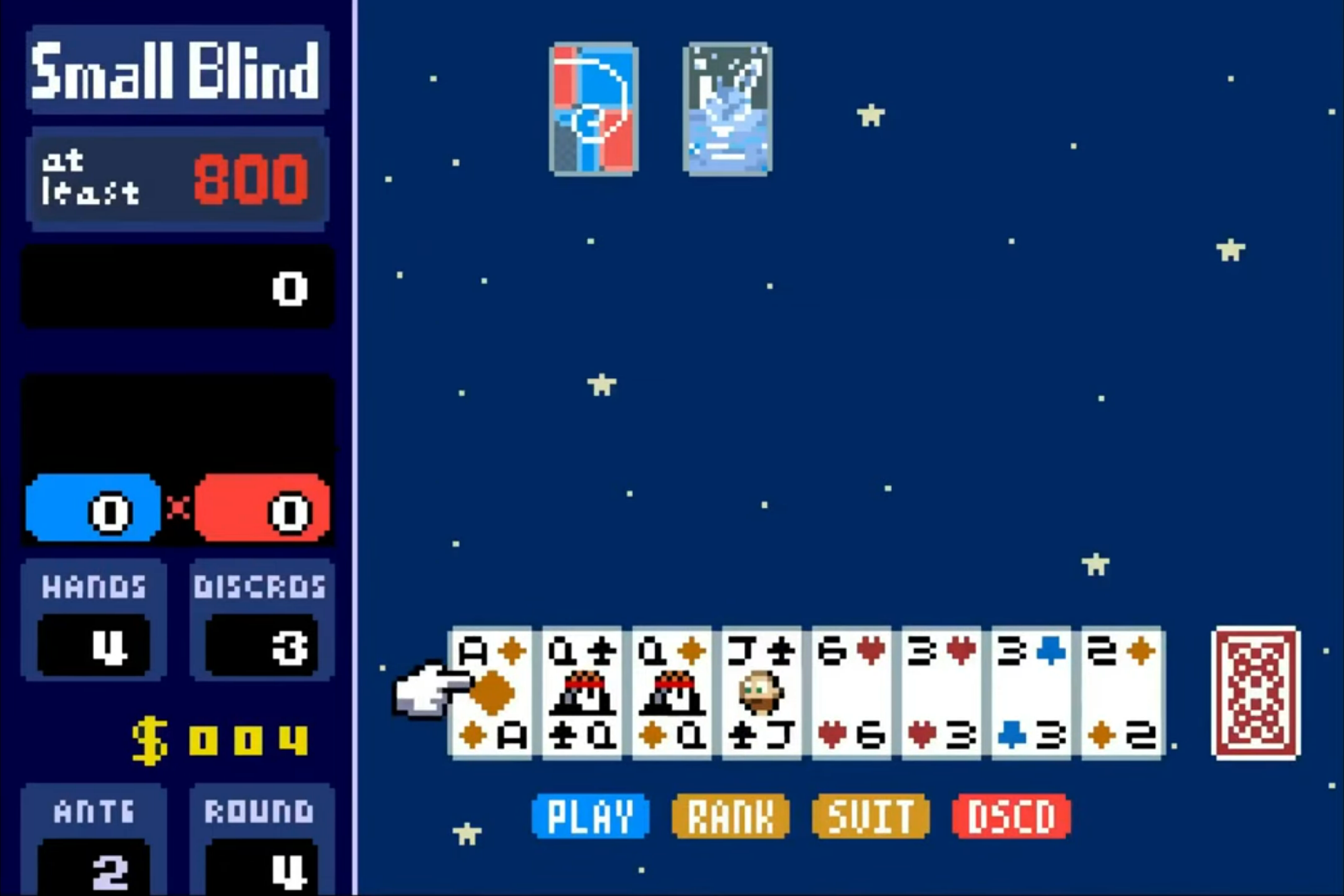
Task: Select the icy splash Joker card
Action: pos(726,108)
